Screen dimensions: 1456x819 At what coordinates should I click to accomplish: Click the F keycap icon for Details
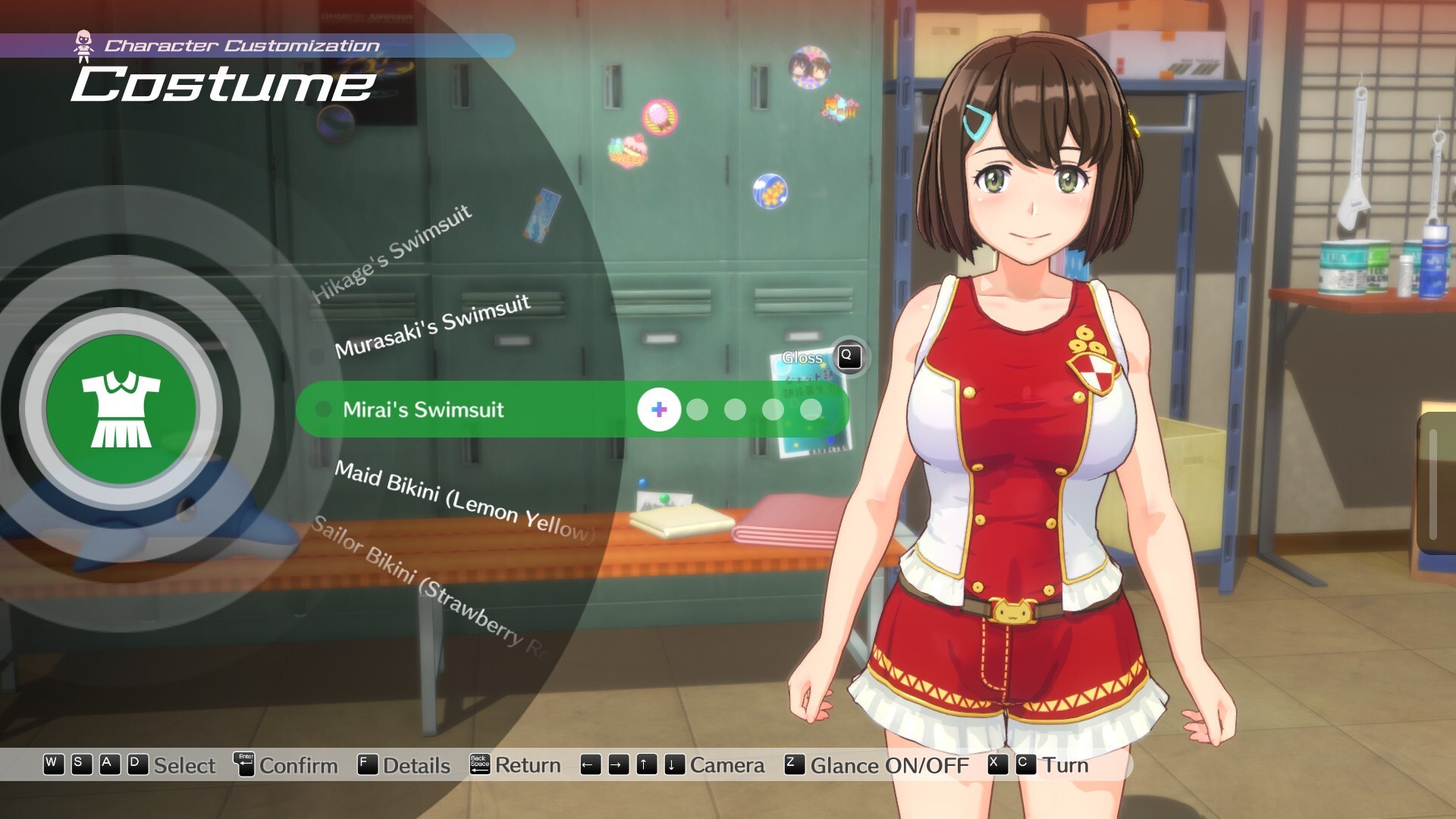click(x=366, y=765)
